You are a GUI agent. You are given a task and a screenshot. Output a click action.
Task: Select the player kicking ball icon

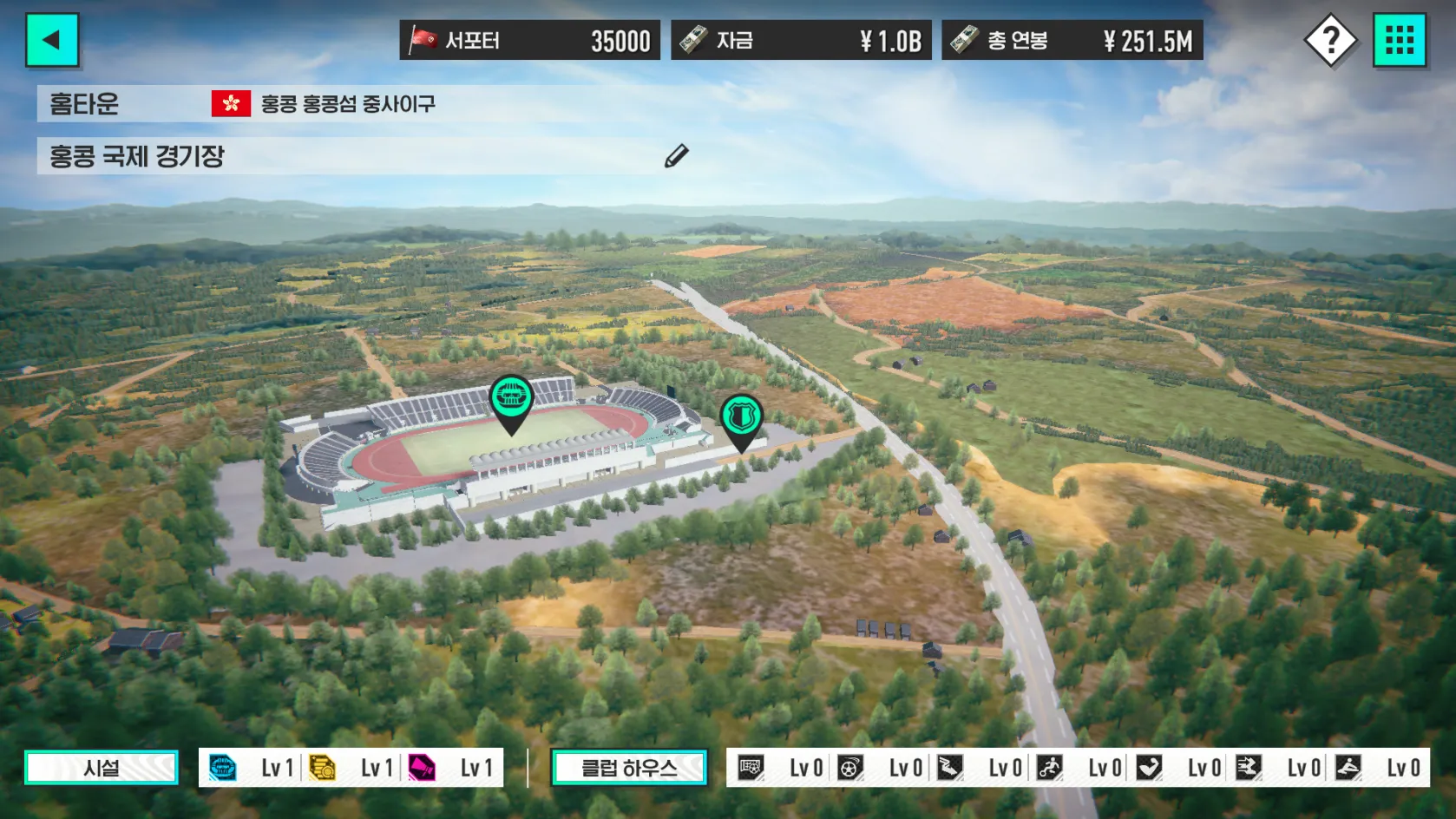(1050, 768)
